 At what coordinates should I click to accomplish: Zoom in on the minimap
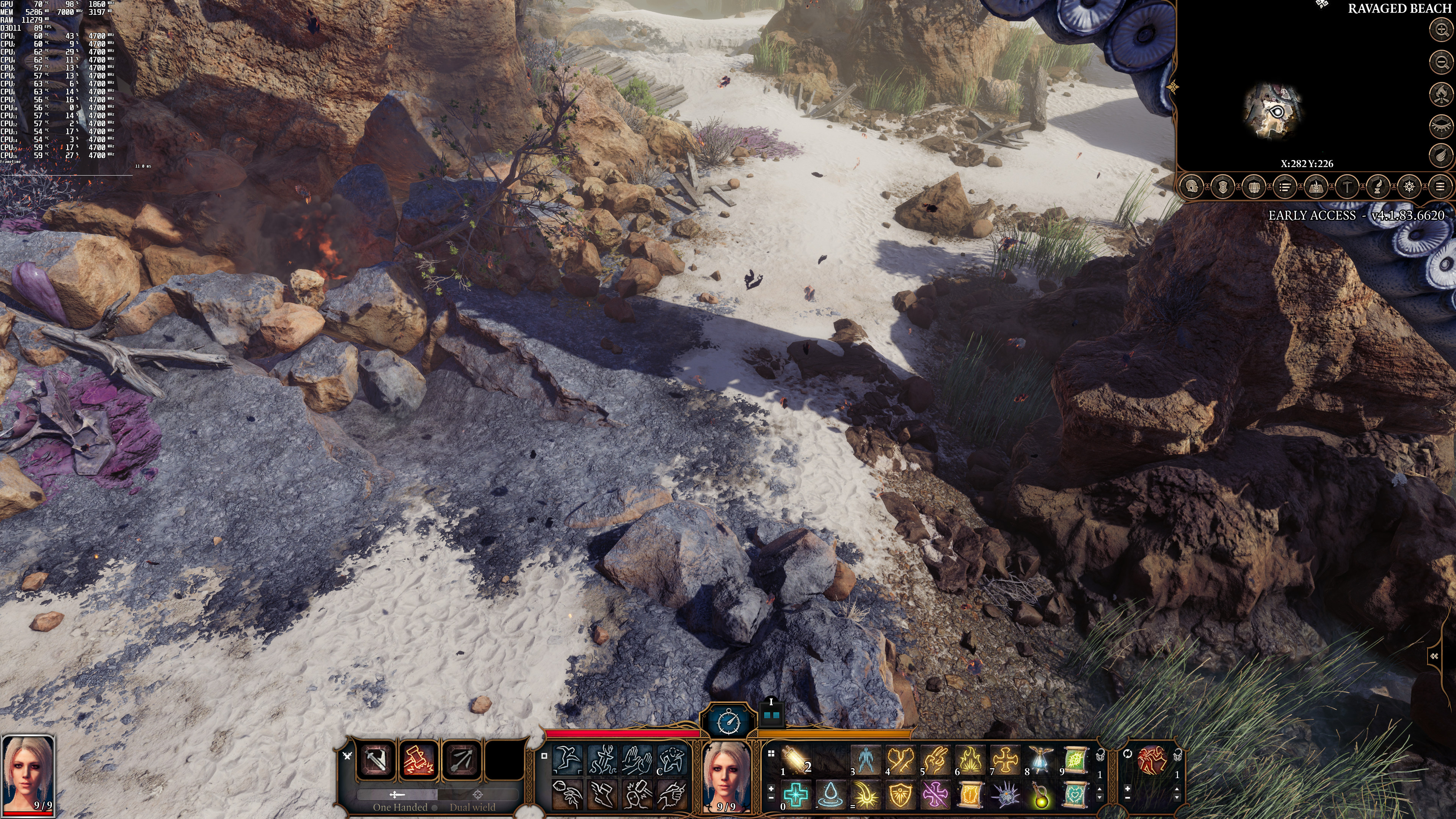(1442, 30)
